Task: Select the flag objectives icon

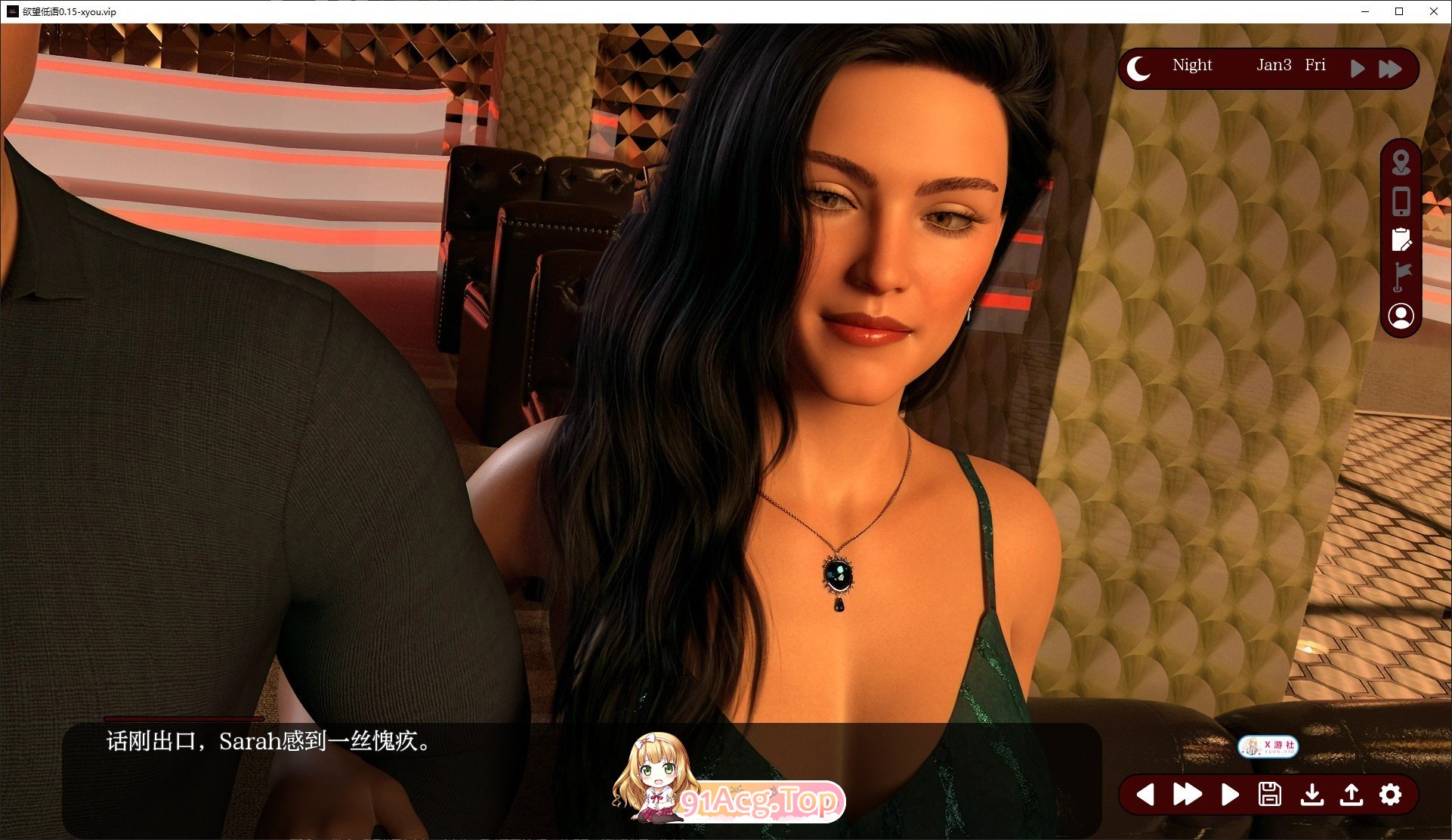Action: pyautogui.click(x=1402, y=278)
